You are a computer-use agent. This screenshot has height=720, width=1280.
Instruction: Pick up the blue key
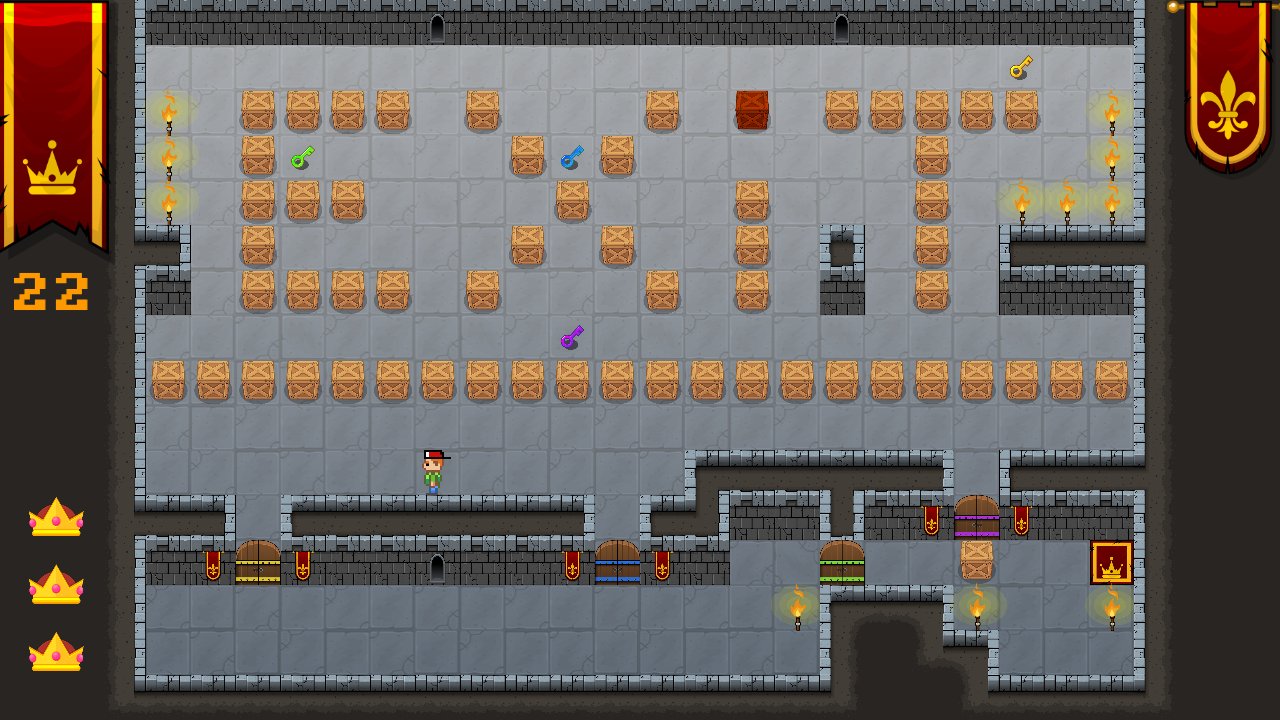[x=572, y=157]
